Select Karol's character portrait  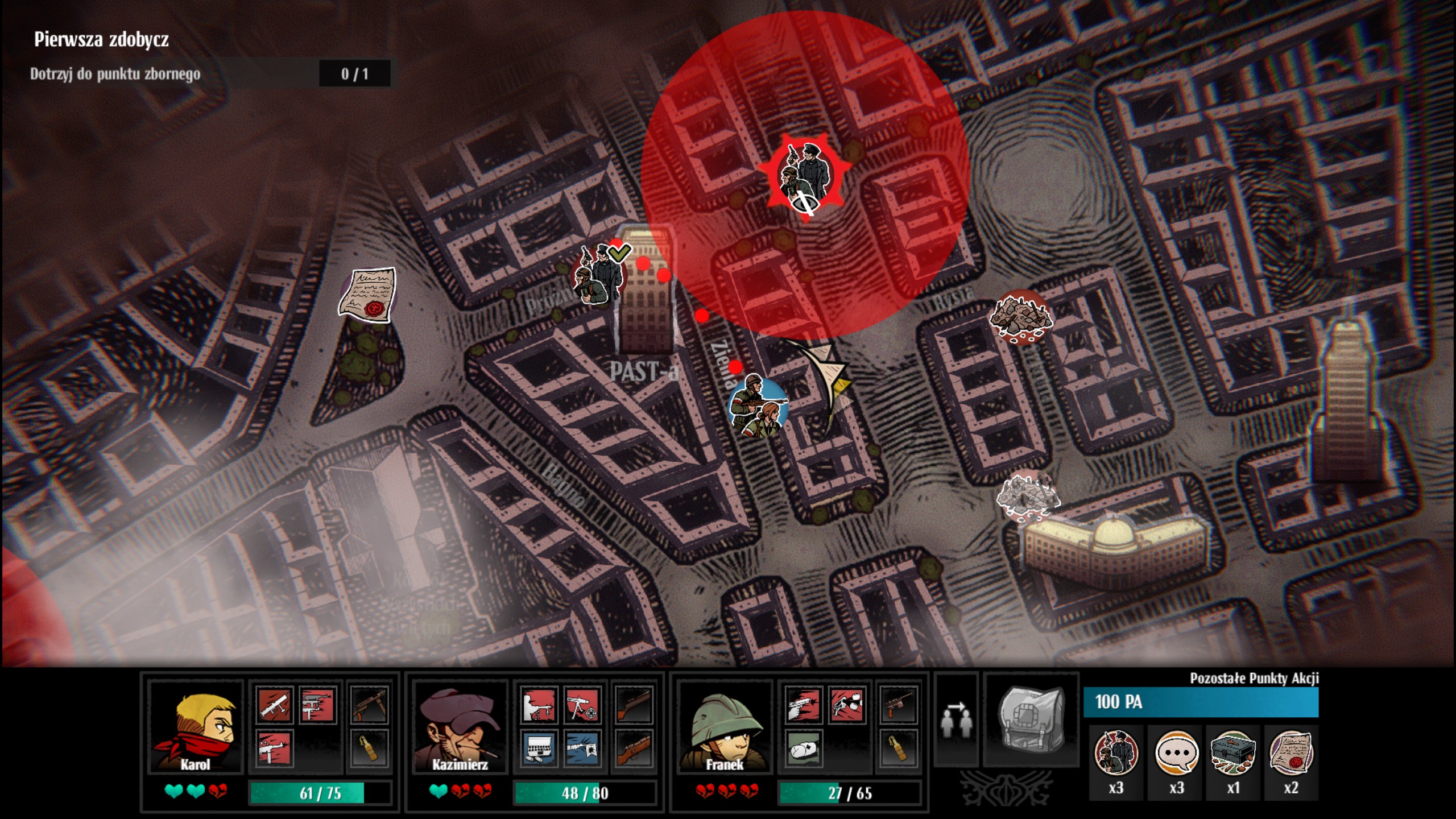(x=195, y=727)
